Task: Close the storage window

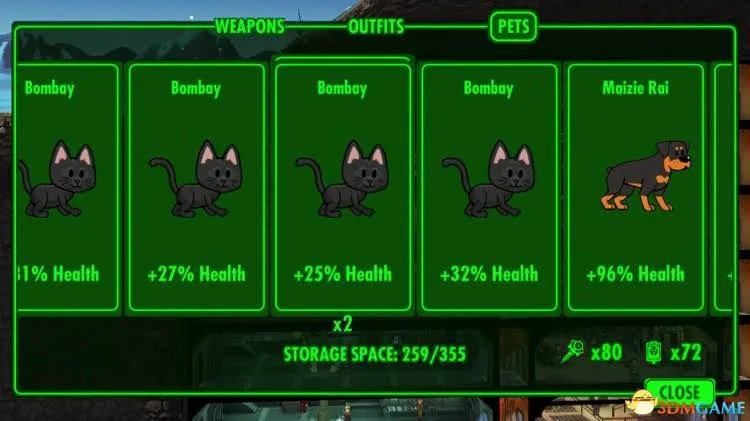Action: click(679, 391)
